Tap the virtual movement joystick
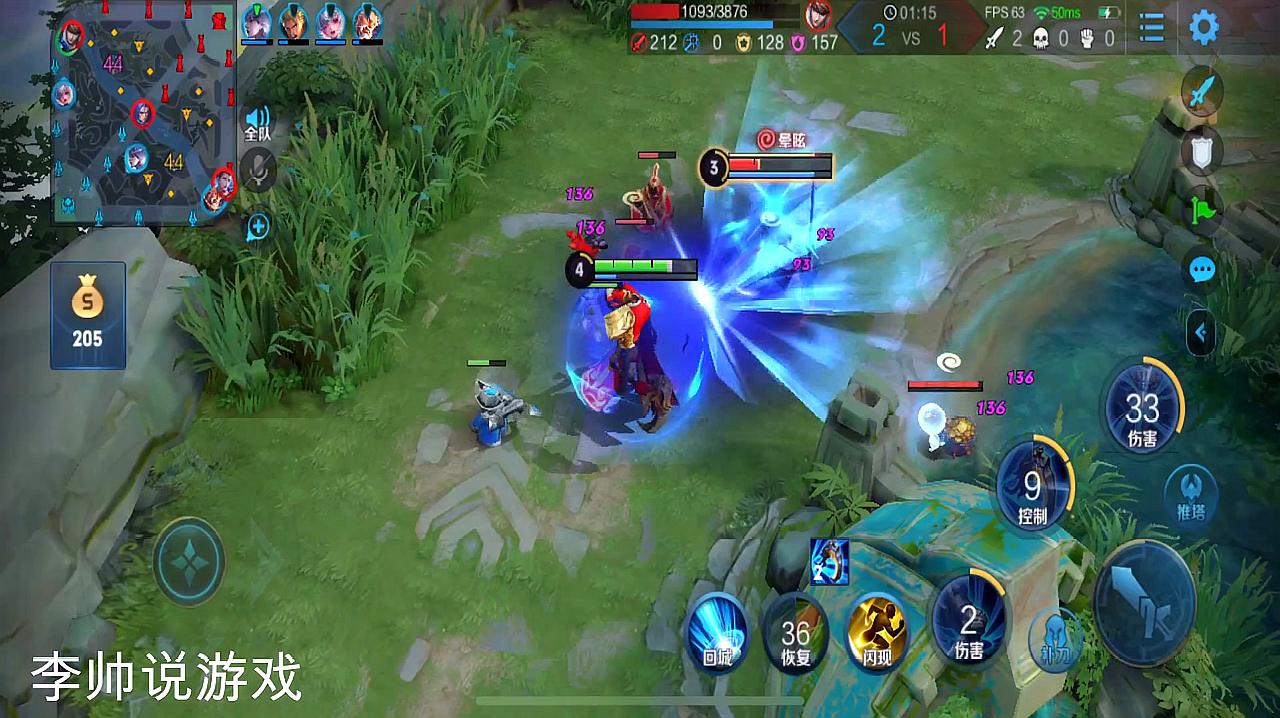 [188, 562]
